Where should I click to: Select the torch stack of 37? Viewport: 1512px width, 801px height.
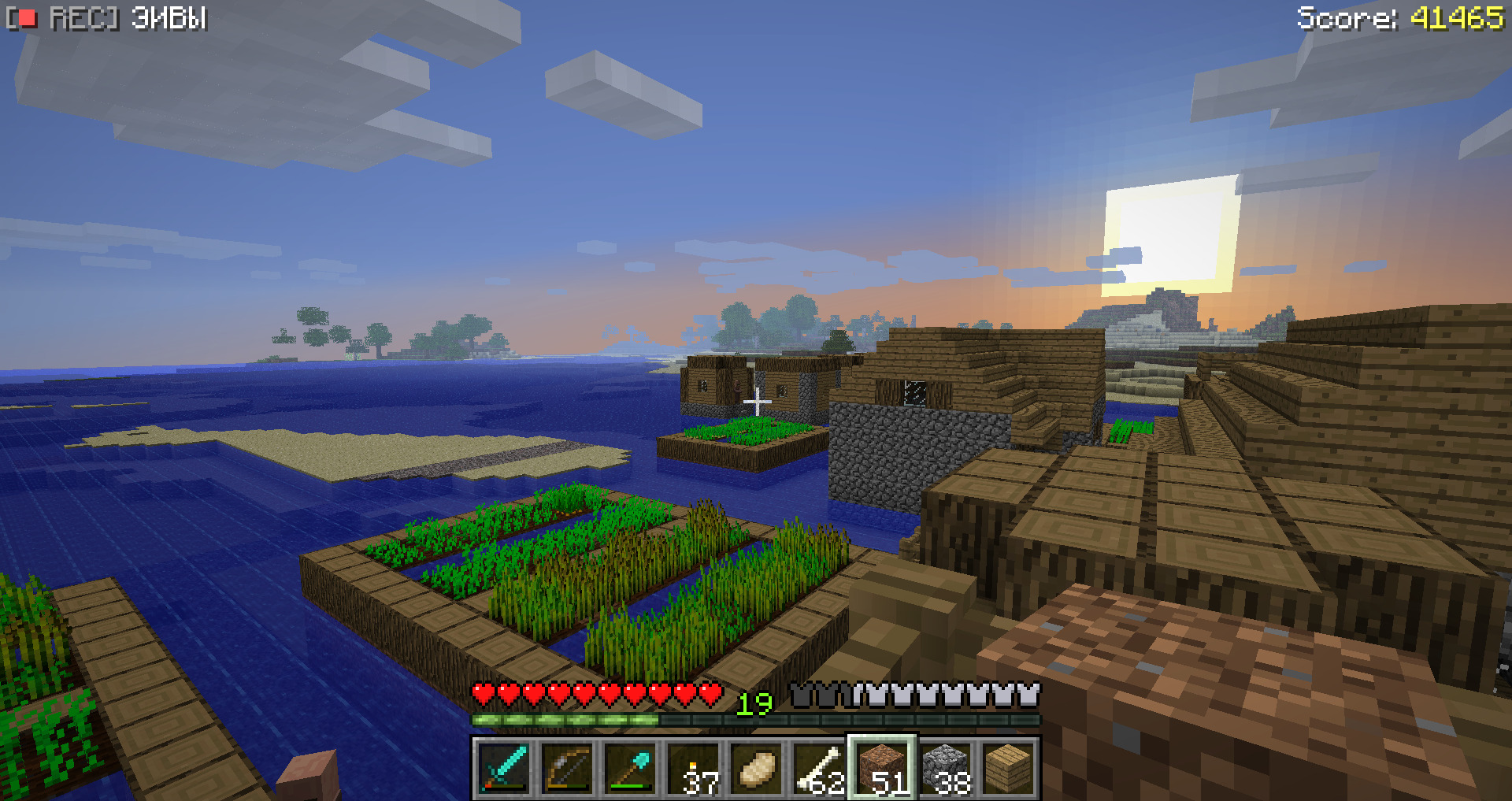[x=693, y=768]
